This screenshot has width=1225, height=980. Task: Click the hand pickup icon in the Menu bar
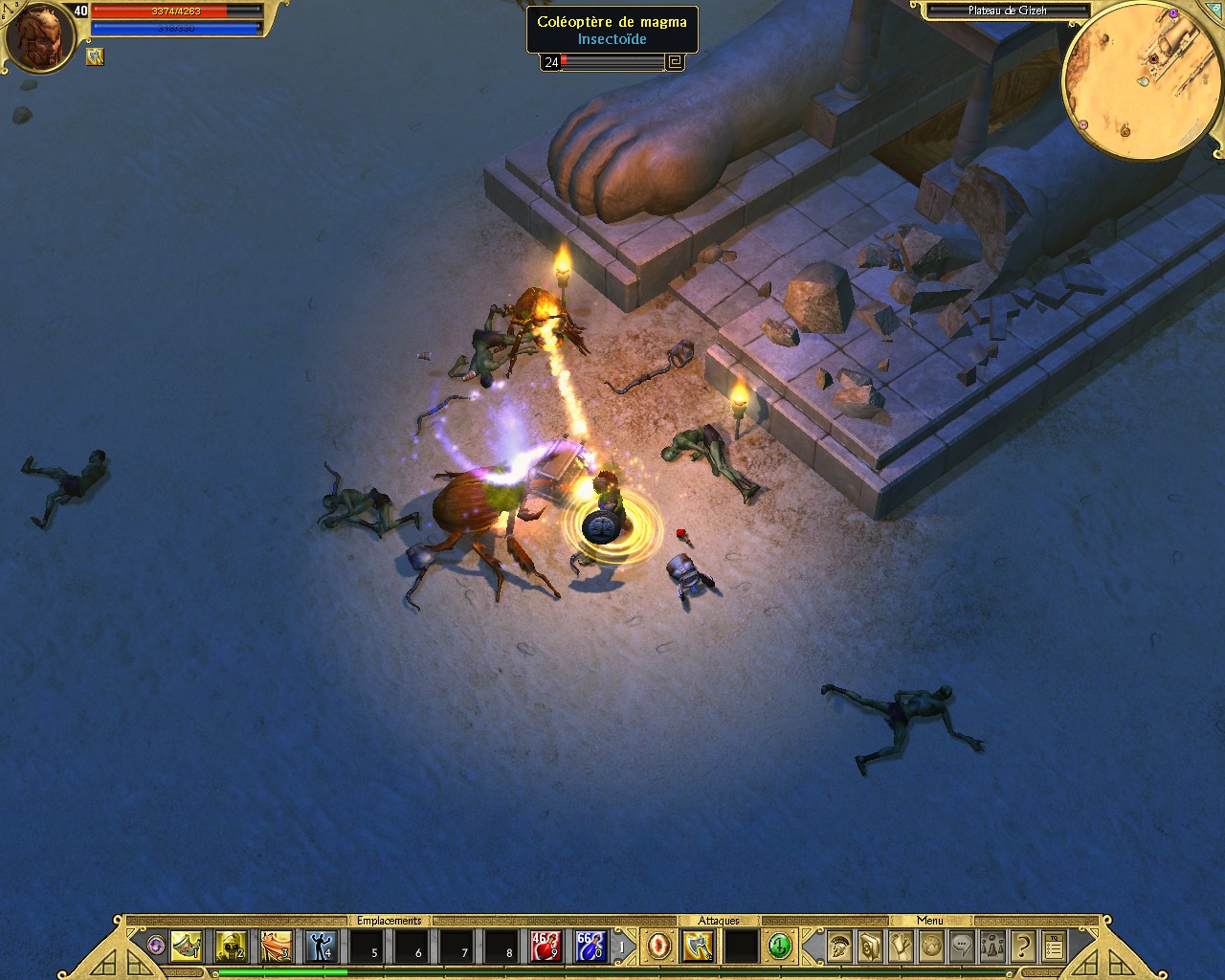click(x=901, y=946)
